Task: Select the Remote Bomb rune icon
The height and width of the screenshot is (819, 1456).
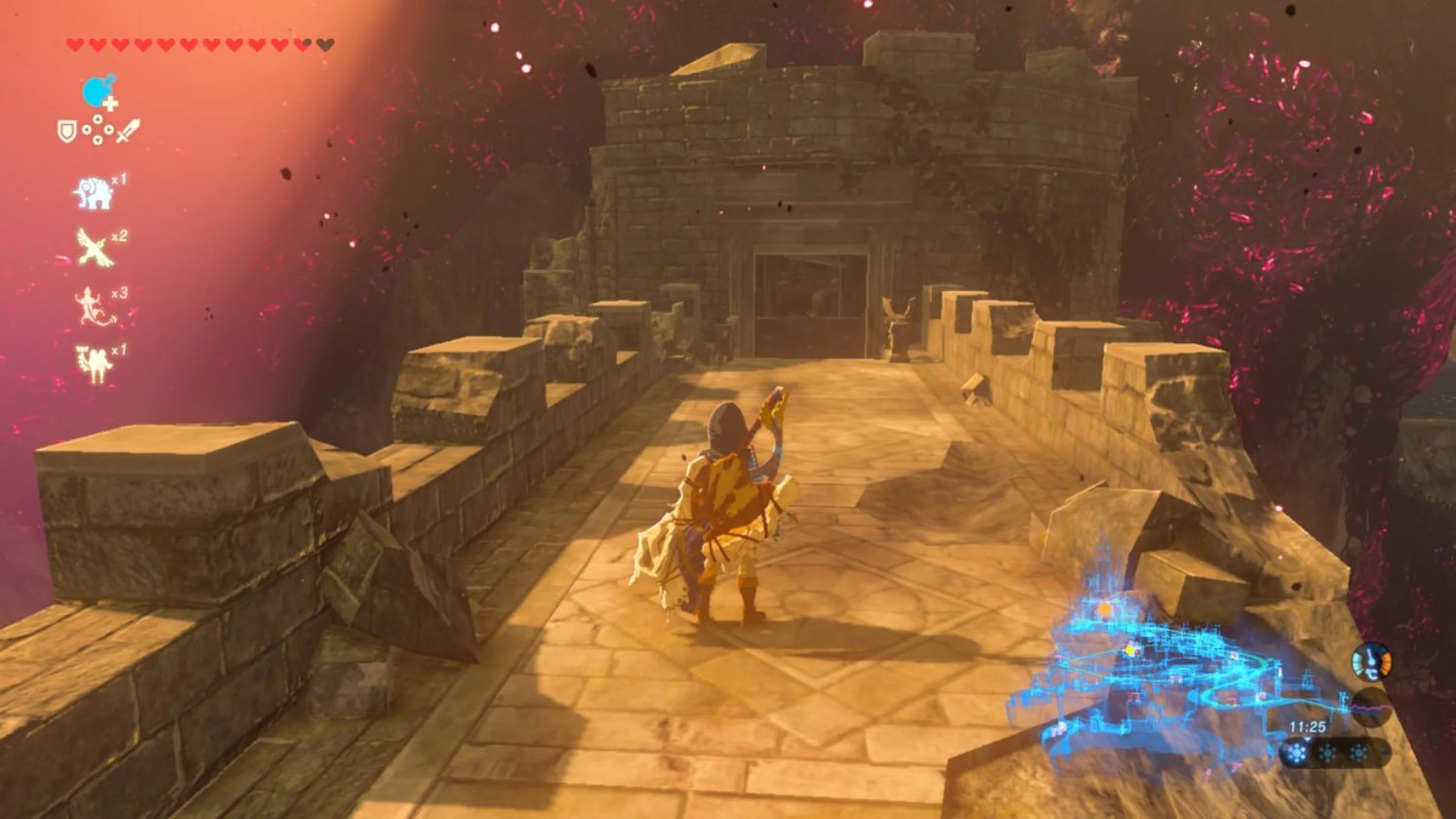Action: tap(96, 92)
